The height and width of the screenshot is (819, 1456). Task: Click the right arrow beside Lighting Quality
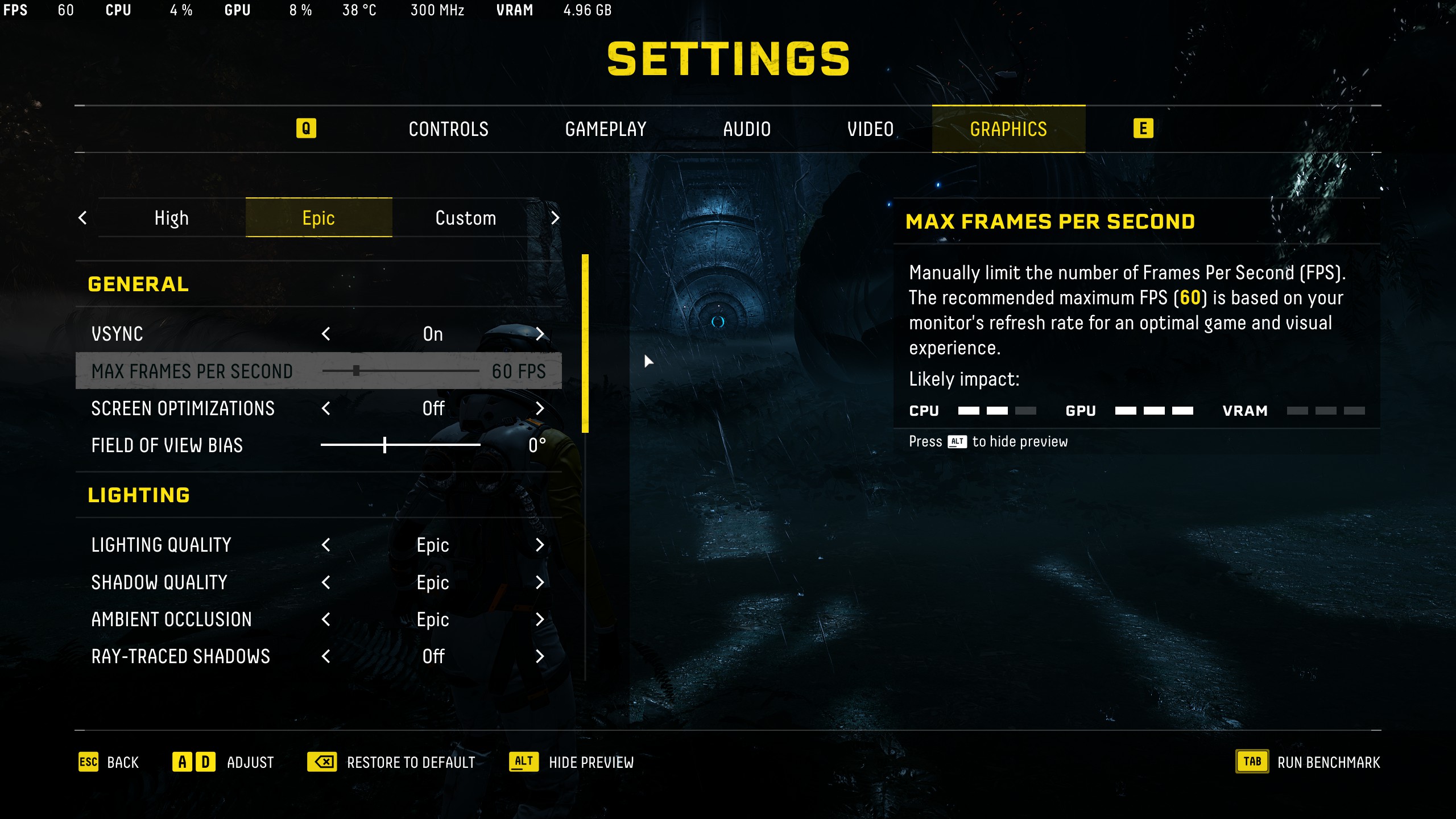[x=540, y=545]
